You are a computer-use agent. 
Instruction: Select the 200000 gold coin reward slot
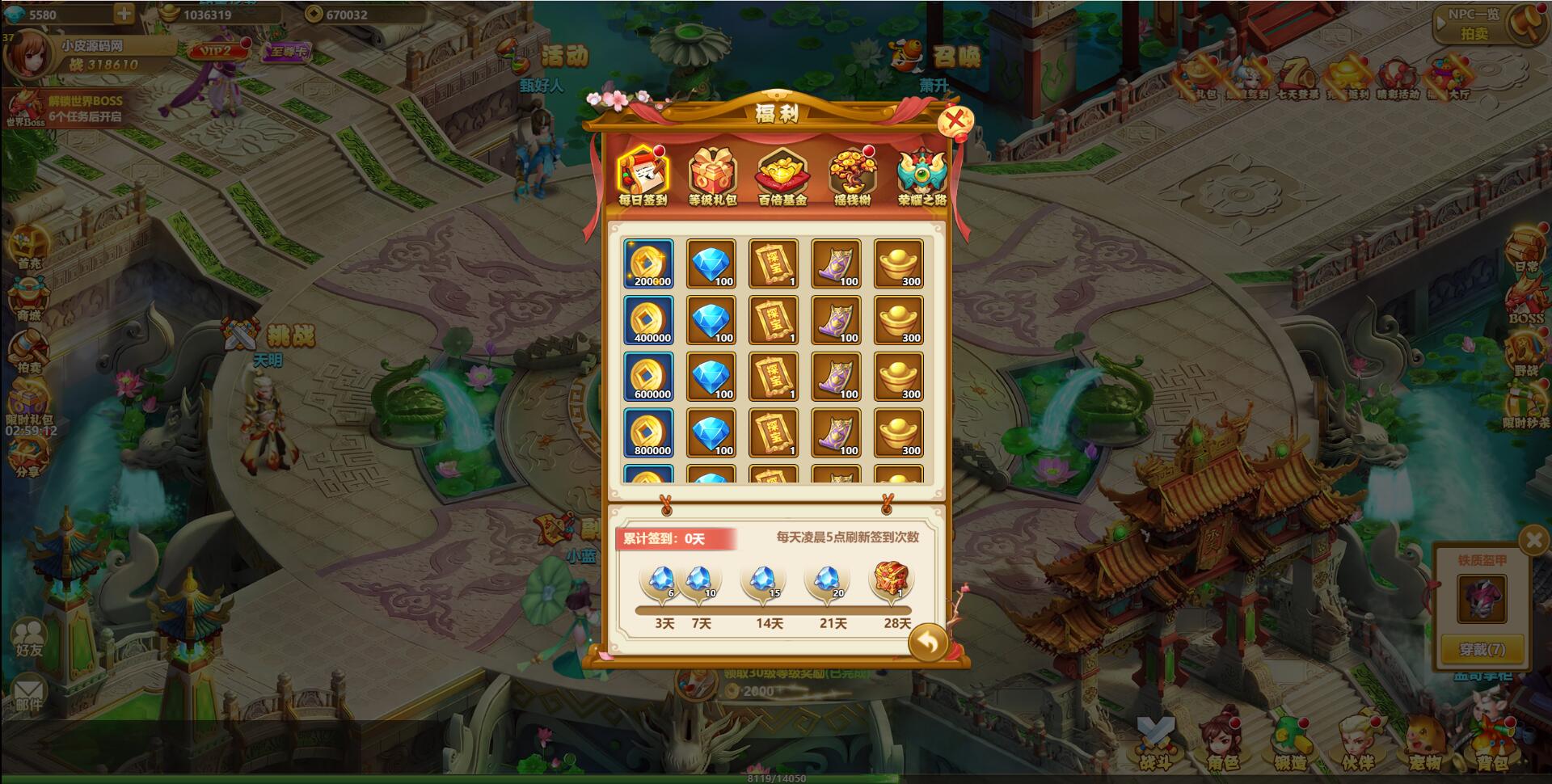(648, 263)
